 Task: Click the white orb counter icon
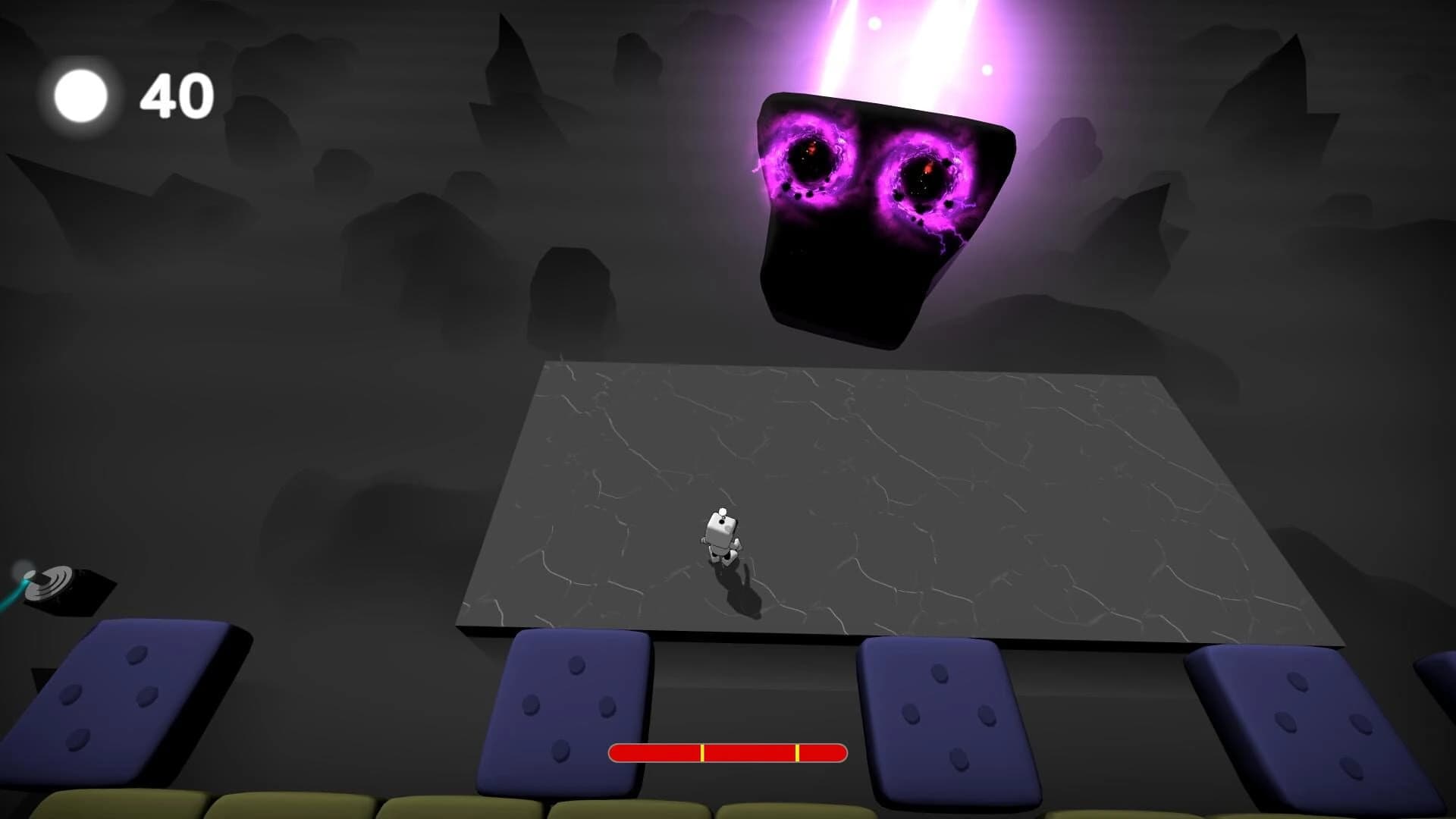point(80,94)
